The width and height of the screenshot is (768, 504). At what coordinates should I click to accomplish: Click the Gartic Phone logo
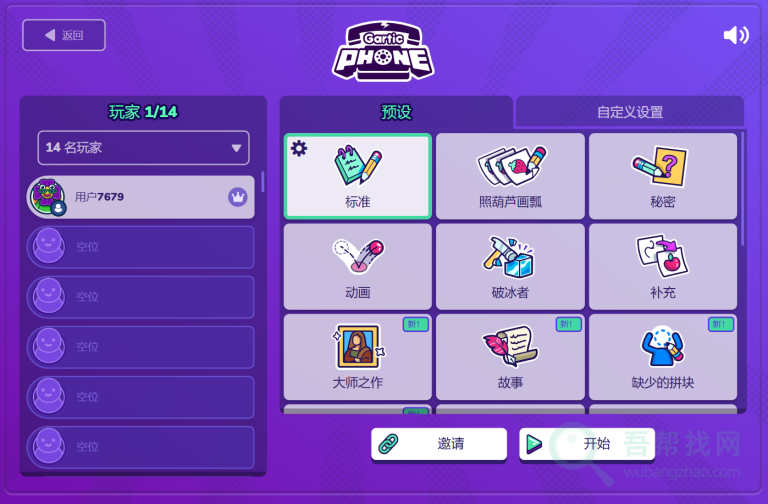tap(384, 50)
